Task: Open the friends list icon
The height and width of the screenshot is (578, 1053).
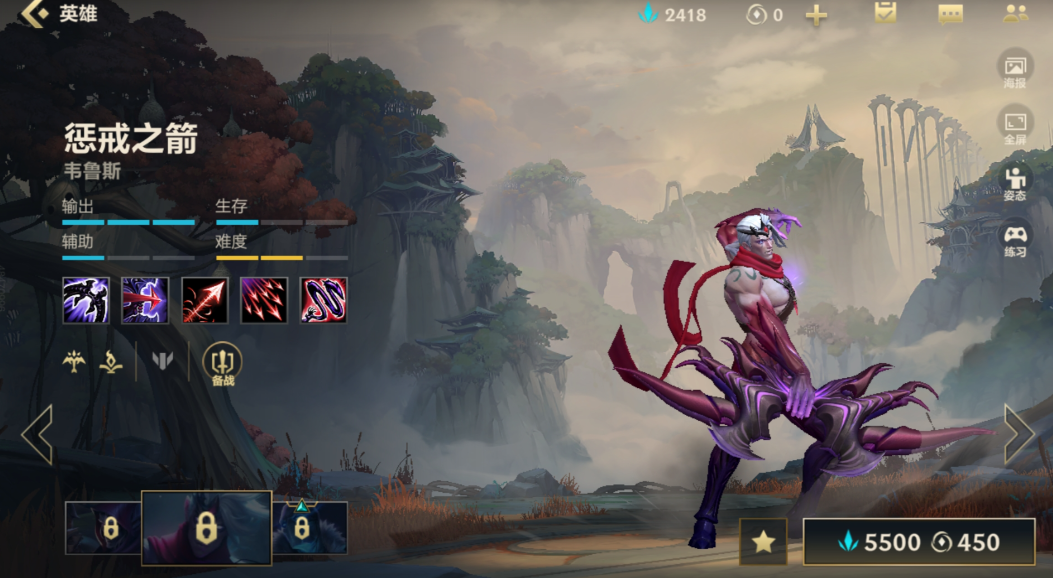Action: point(1015,14)
